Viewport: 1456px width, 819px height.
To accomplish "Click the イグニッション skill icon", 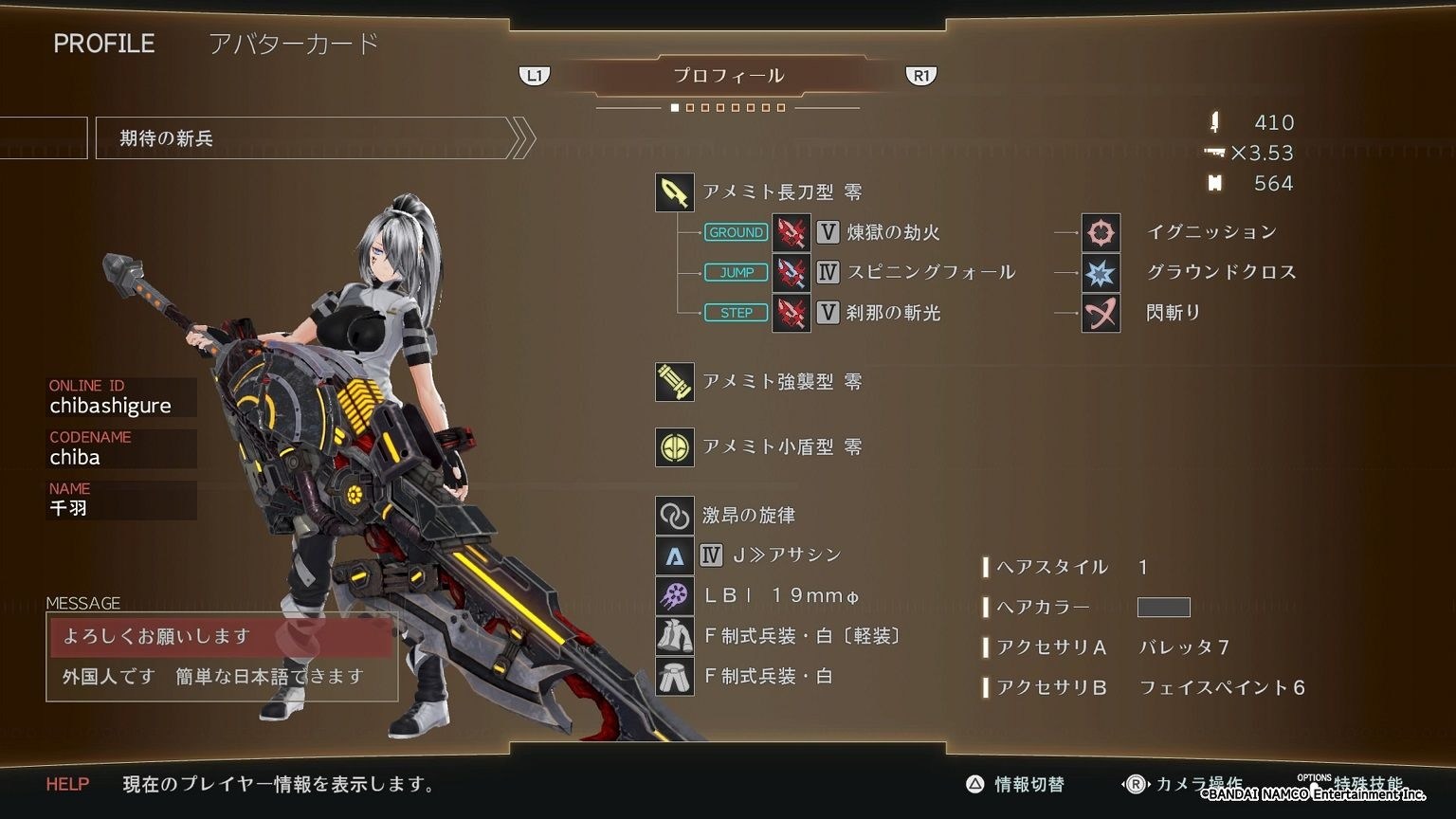I will (1099, 231).
